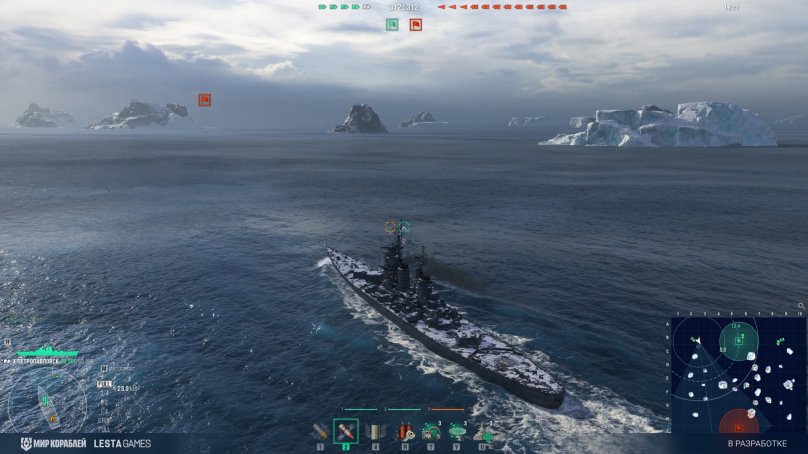Select the green allied capture point indicator

392,24
